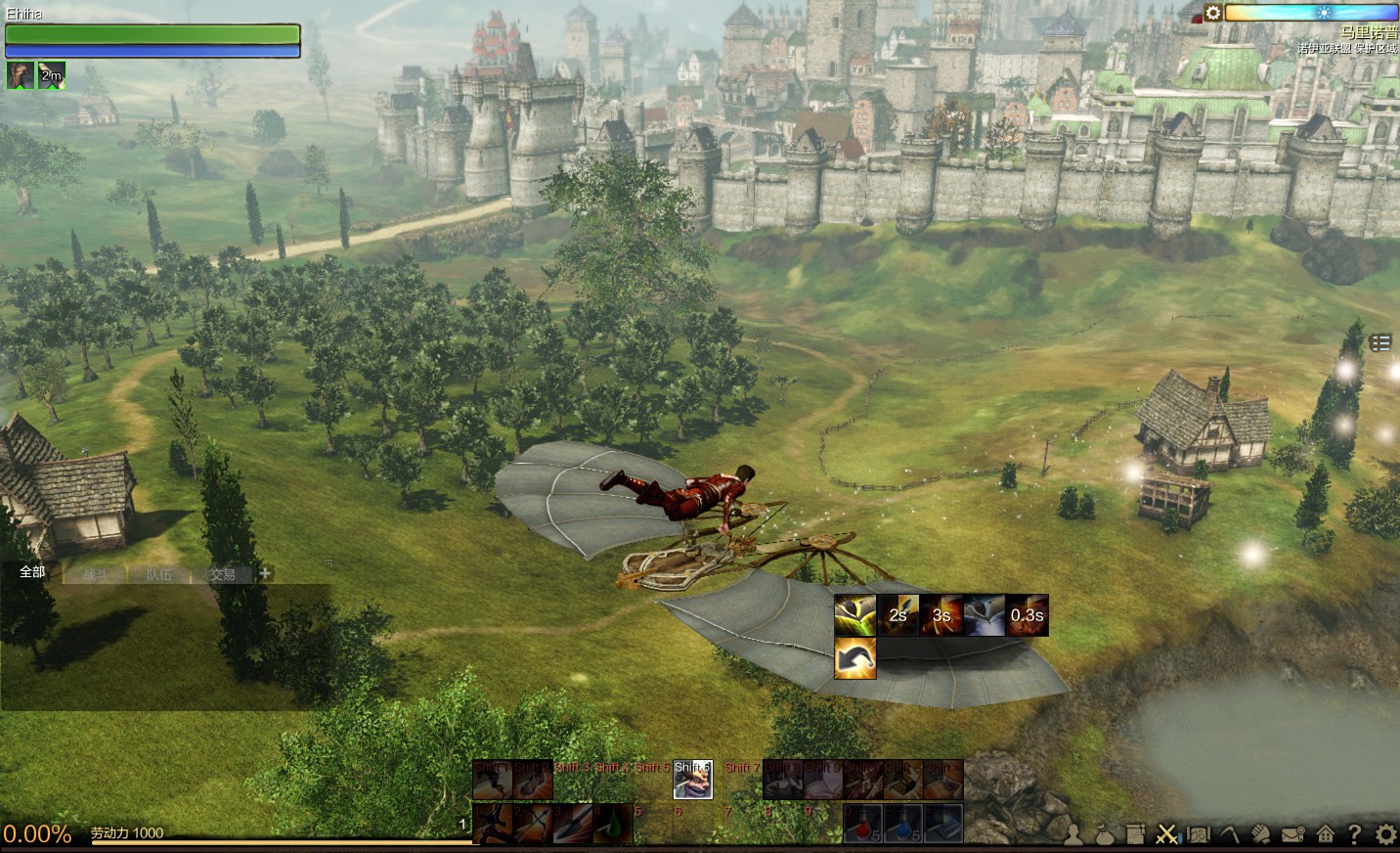Open the bag inventory icon
1400x853 pixels.
tap(1104, 834)
